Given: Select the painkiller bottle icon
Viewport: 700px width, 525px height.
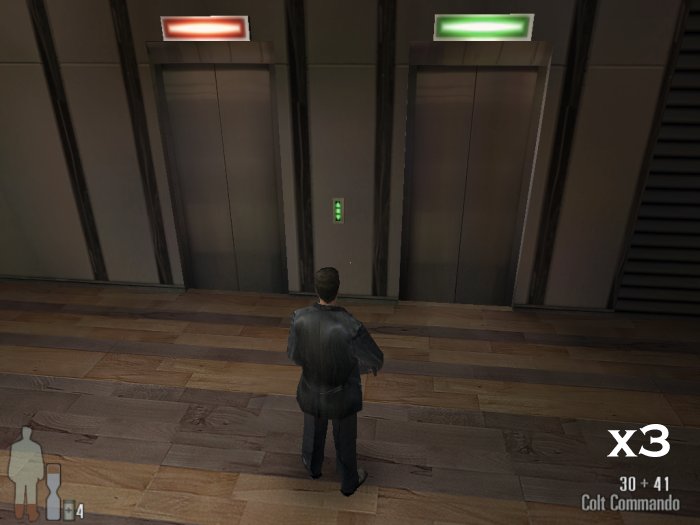Looking at the screenshot, I should point(68,510).
